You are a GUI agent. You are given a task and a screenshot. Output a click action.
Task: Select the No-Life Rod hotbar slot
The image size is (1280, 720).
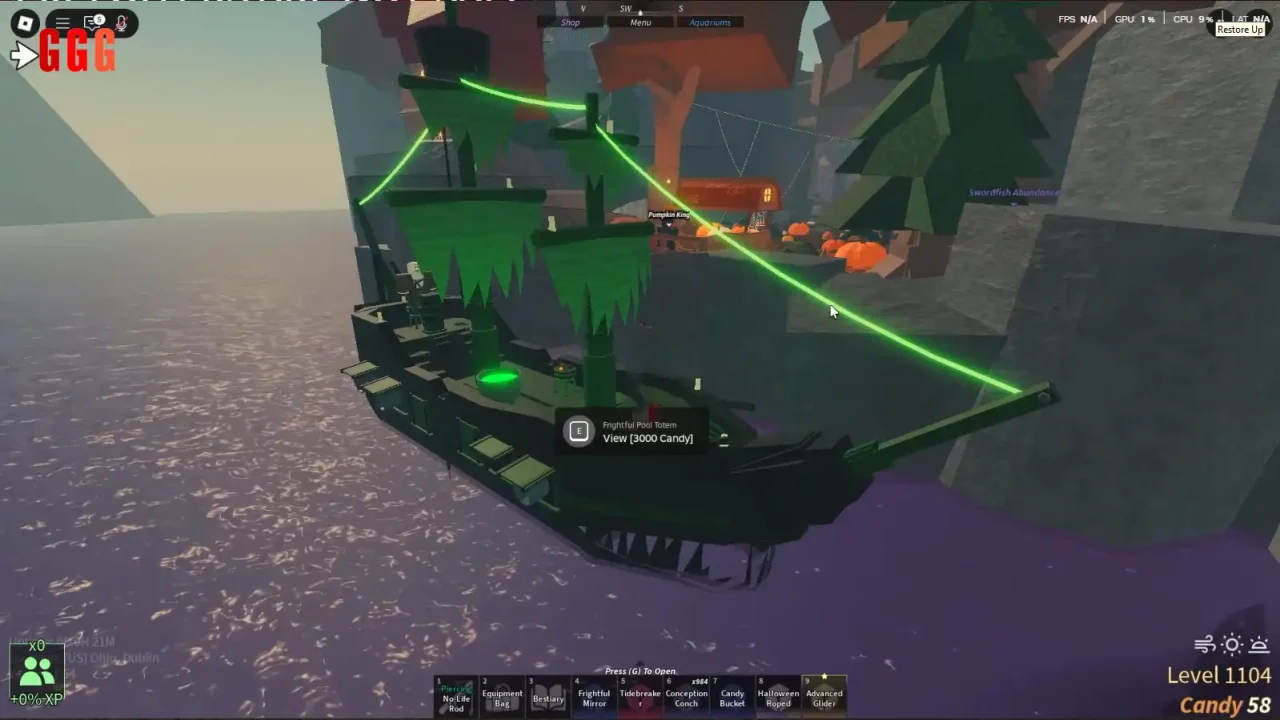tap(456, 696)
